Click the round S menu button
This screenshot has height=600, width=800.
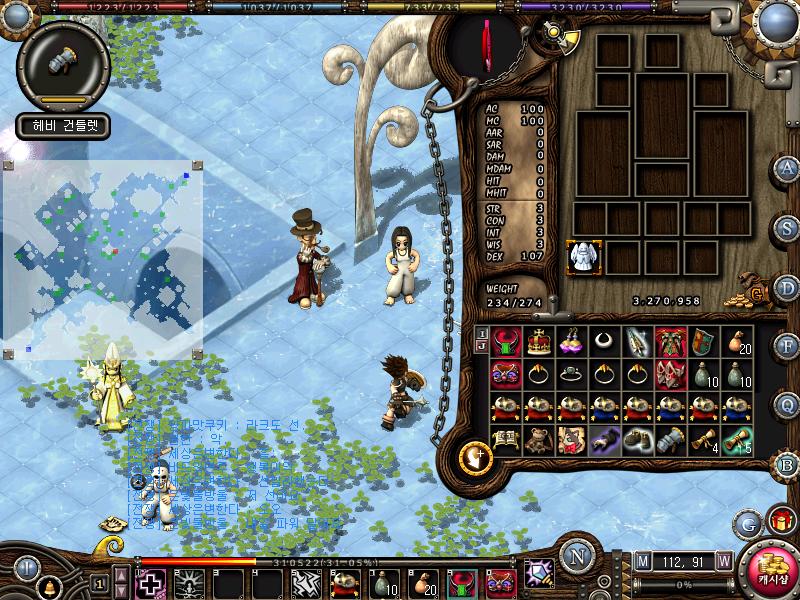click(x=788, y=228)
